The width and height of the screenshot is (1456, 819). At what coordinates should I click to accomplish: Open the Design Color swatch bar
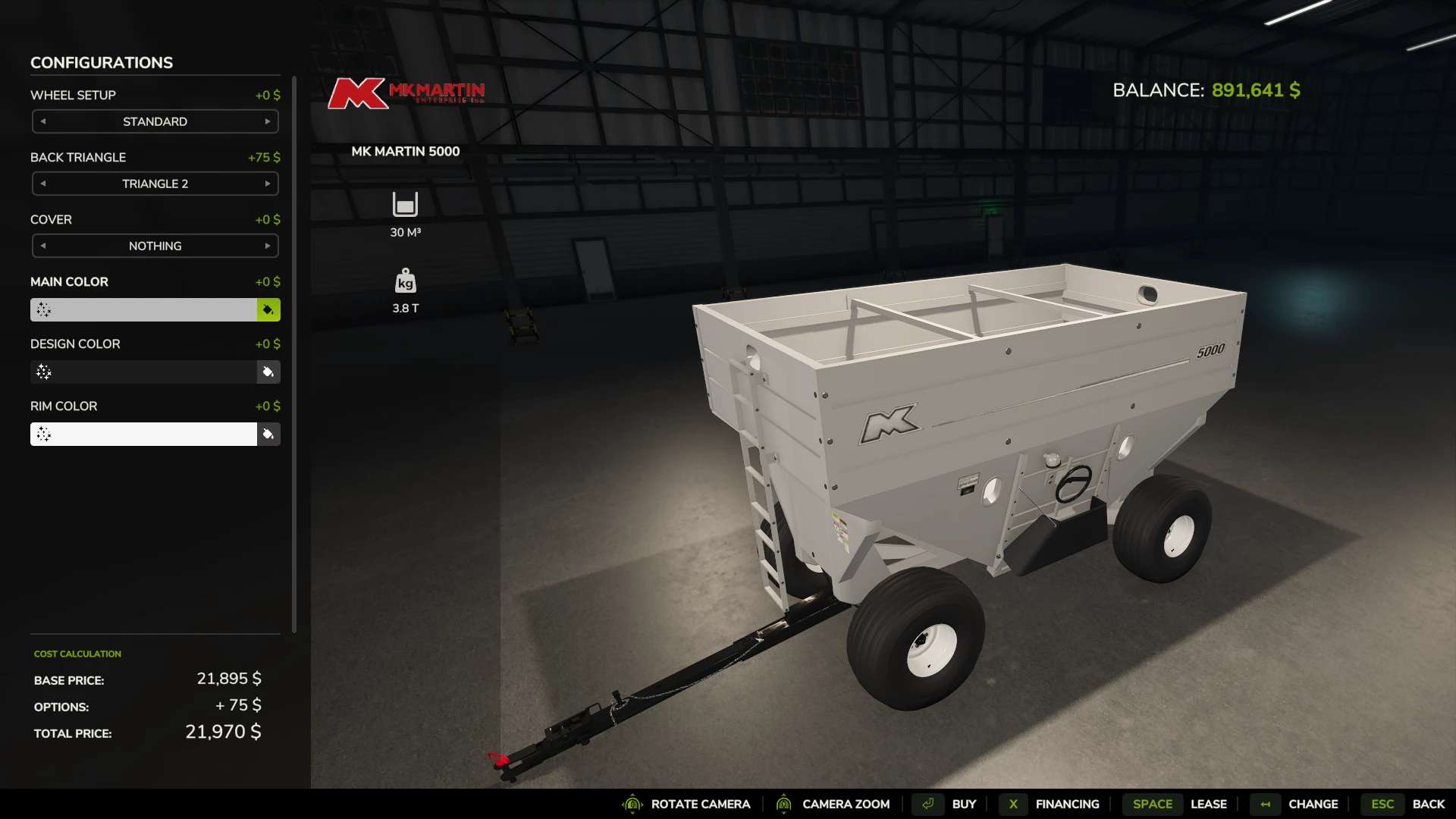(x=144, y=372)
